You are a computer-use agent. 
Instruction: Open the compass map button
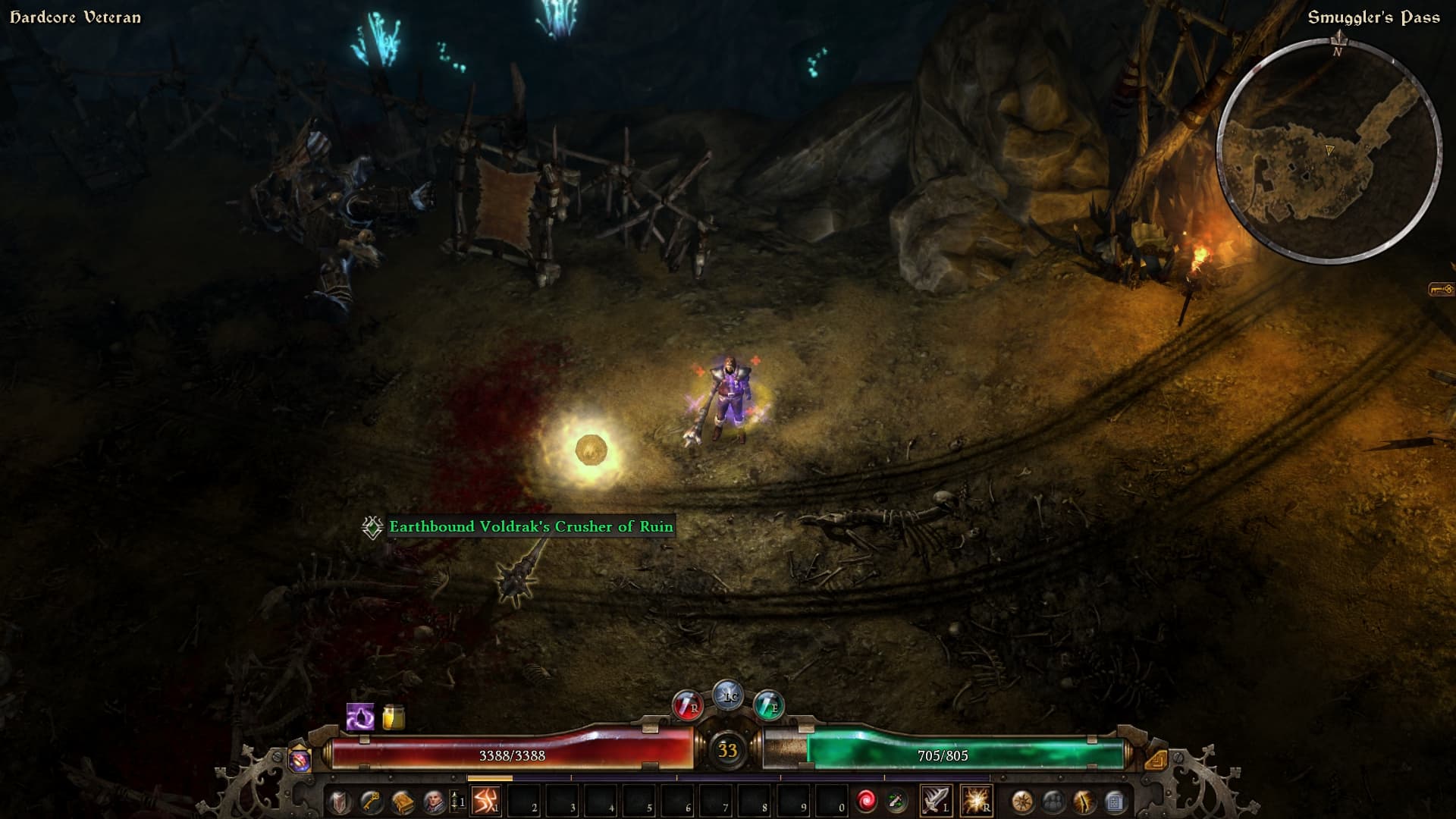coord(1022,802)
